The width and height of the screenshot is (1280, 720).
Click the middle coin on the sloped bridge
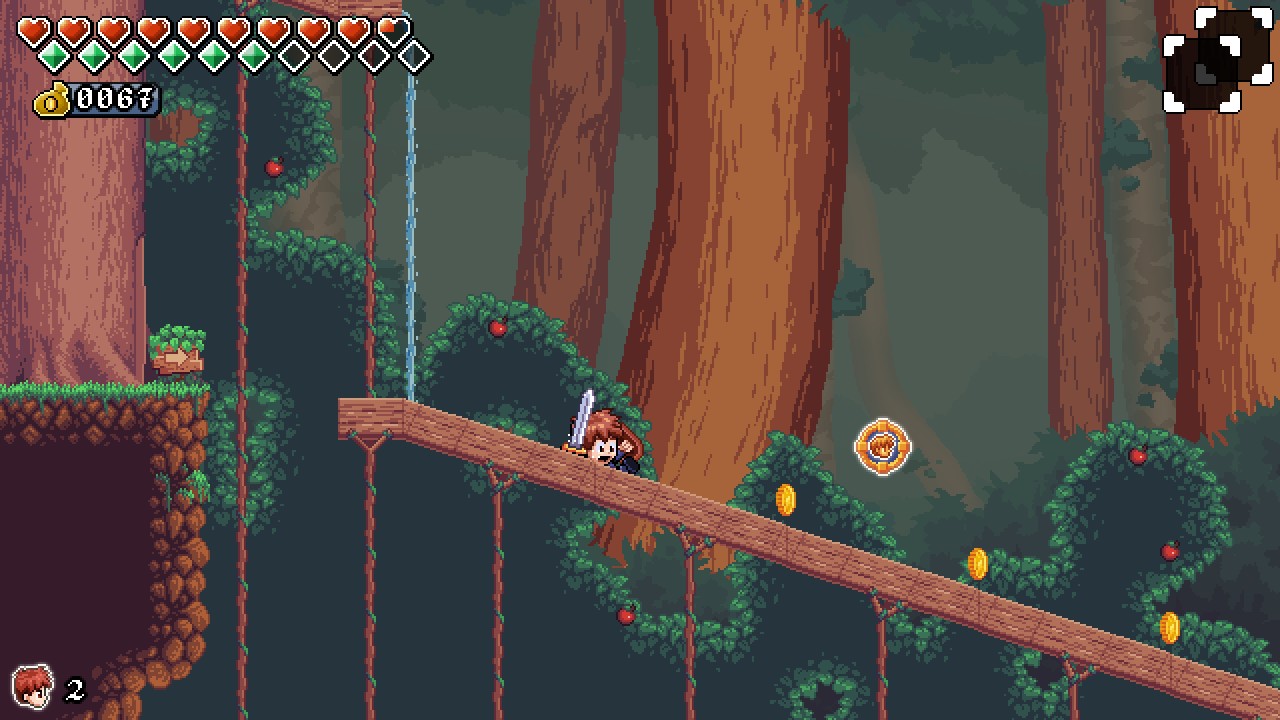tap(977, 563)
